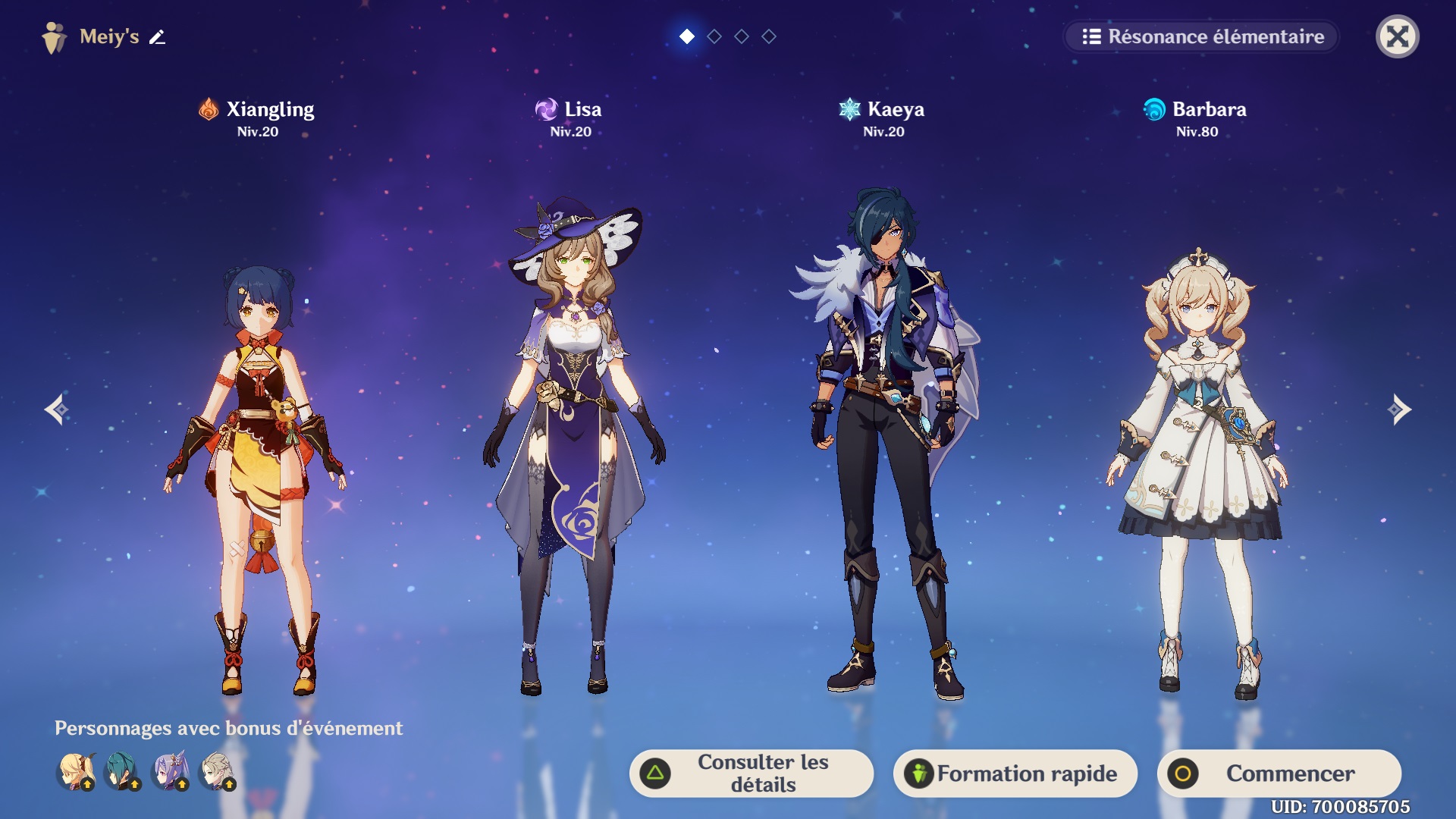Click Xiao's event bonus portrait
Image resolution: width=1456 pixels, height=819 pixels.
122,772
